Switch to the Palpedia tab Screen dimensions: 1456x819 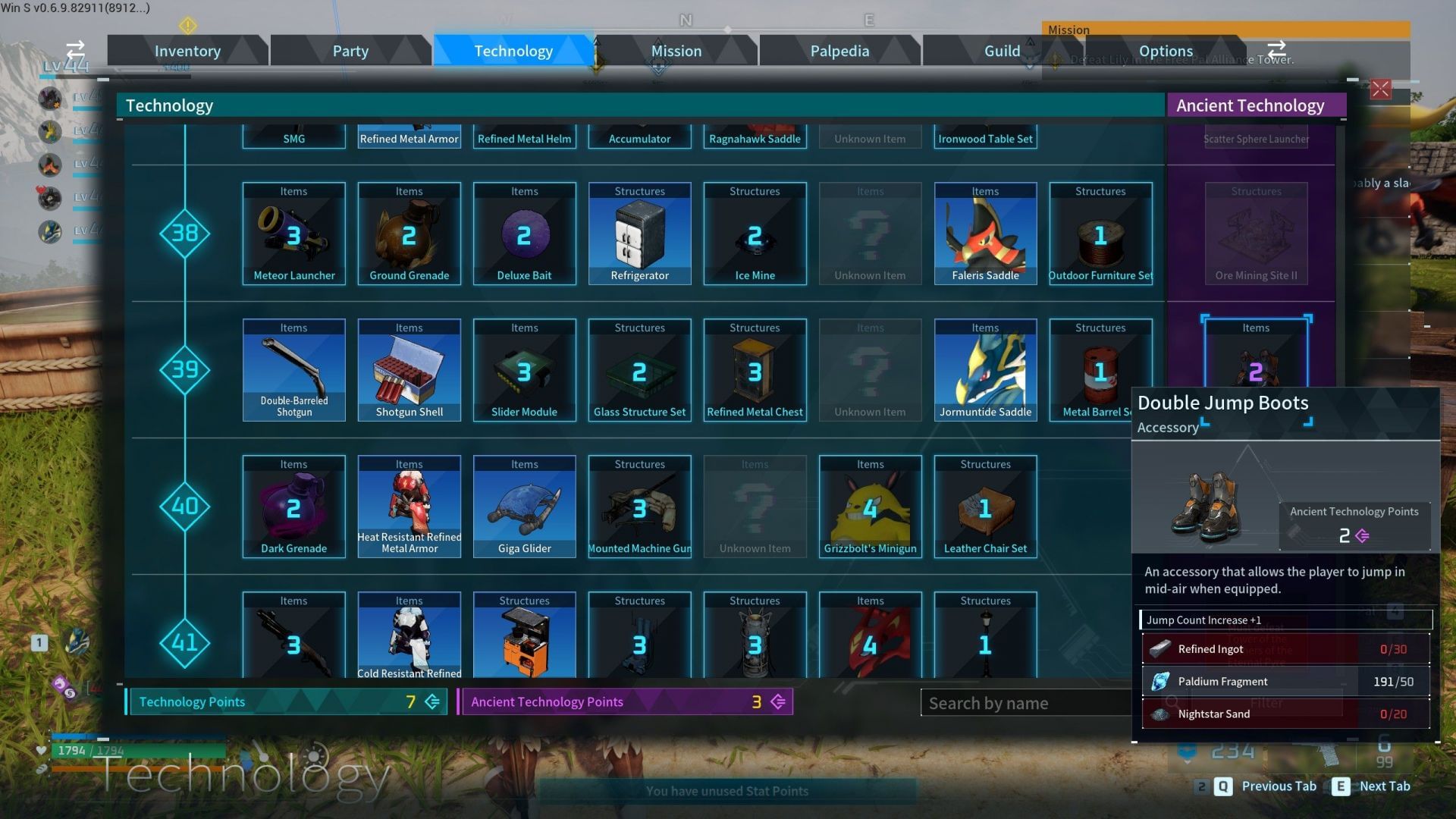coord(839,50)
